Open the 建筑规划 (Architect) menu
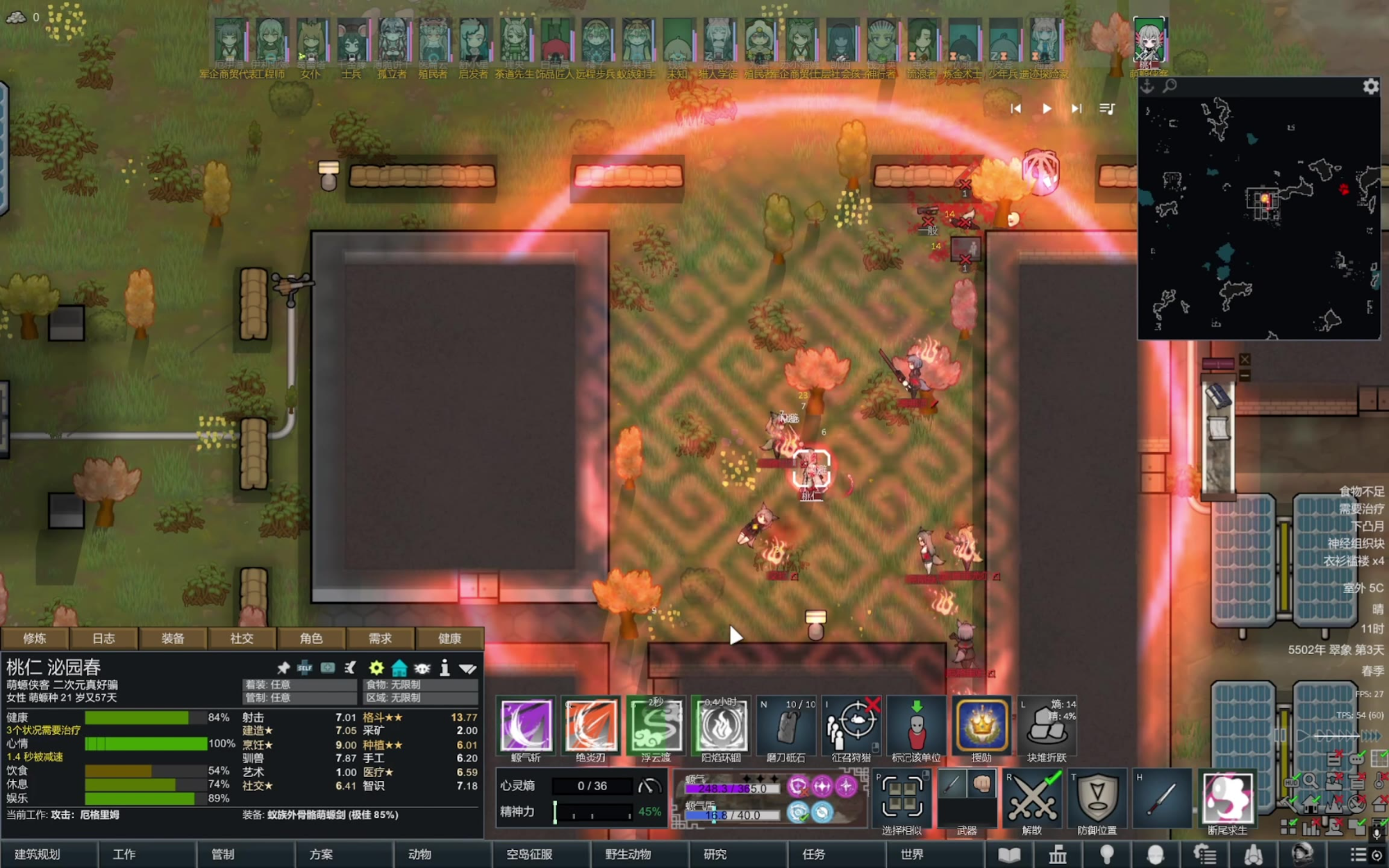 pos(38,854)
